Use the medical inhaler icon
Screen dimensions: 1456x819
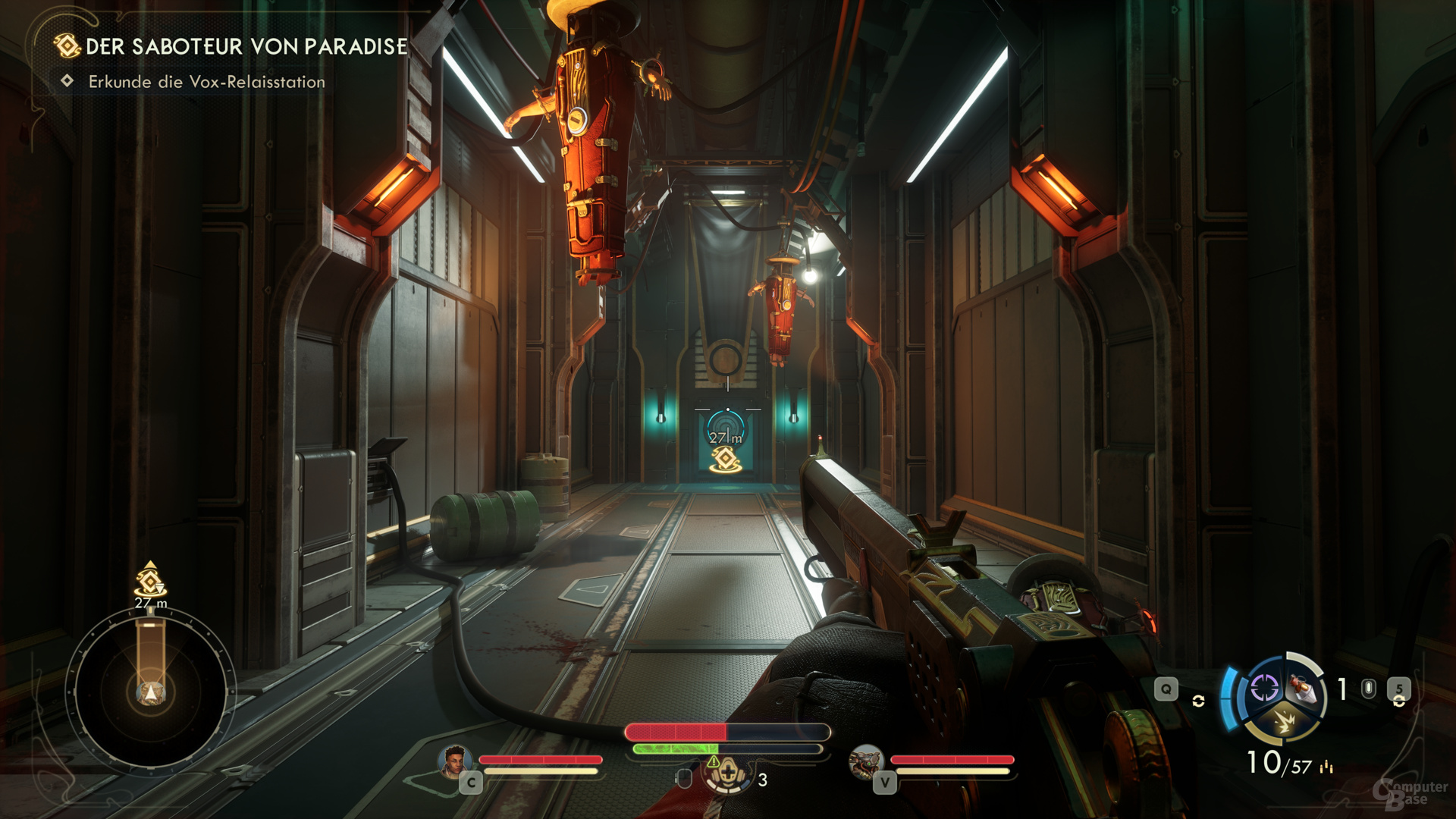pos(727,774)
